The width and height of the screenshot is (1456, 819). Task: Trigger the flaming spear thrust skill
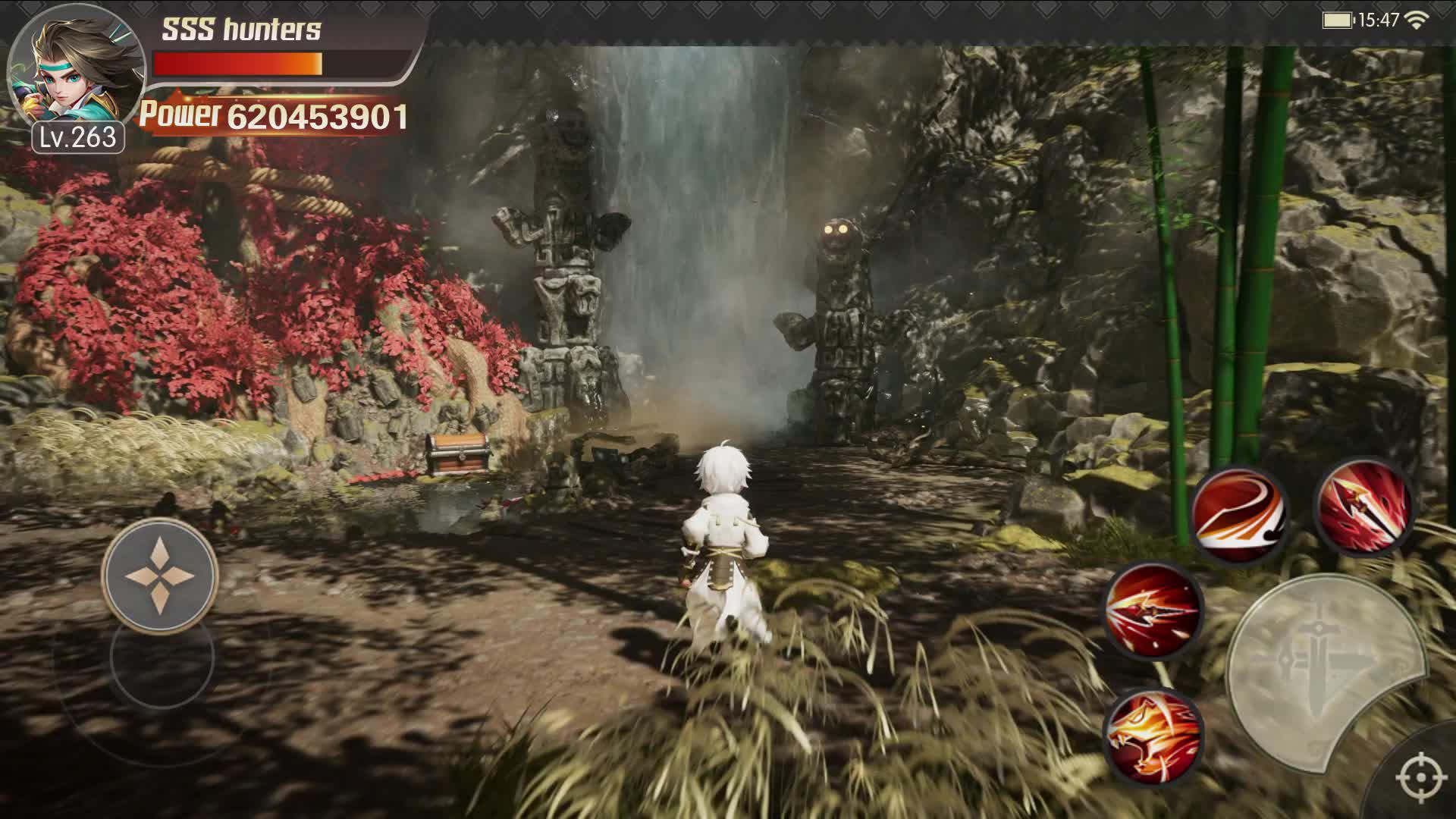pos(1153,611)
